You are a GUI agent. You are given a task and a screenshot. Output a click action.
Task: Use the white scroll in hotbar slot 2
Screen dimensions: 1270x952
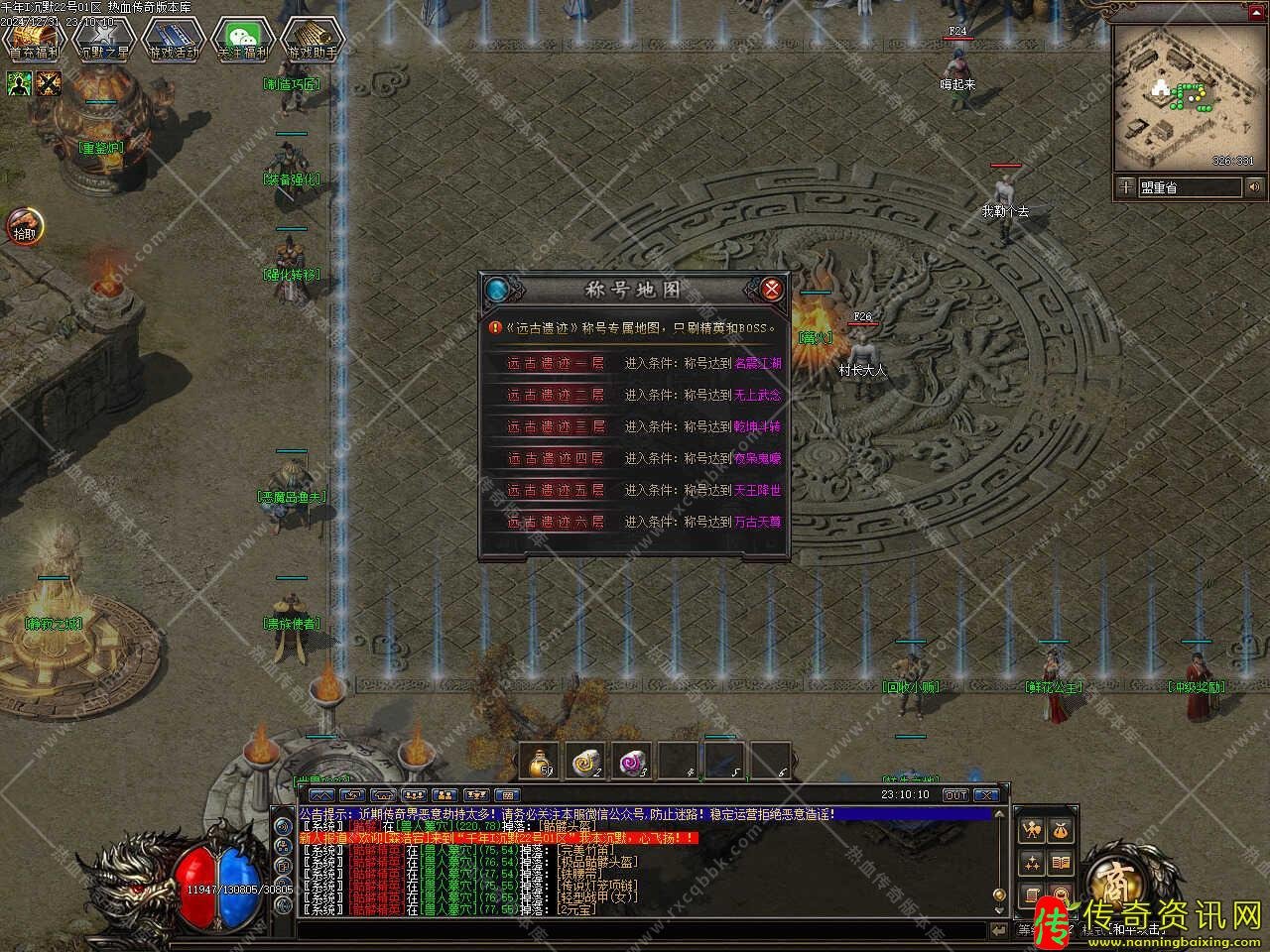[x=586, y=762]
